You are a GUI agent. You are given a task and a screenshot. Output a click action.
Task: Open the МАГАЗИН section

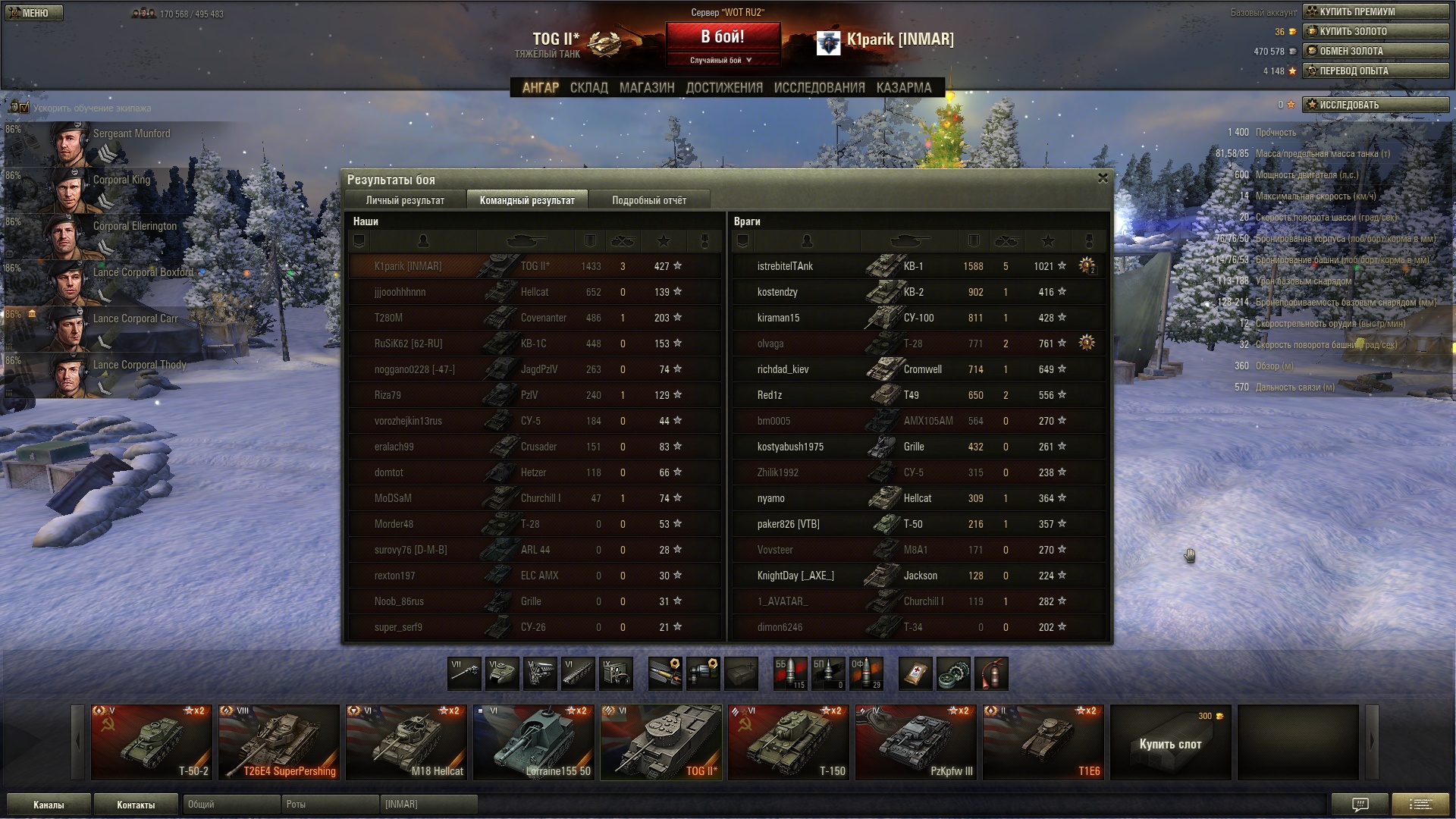(646, 88)
